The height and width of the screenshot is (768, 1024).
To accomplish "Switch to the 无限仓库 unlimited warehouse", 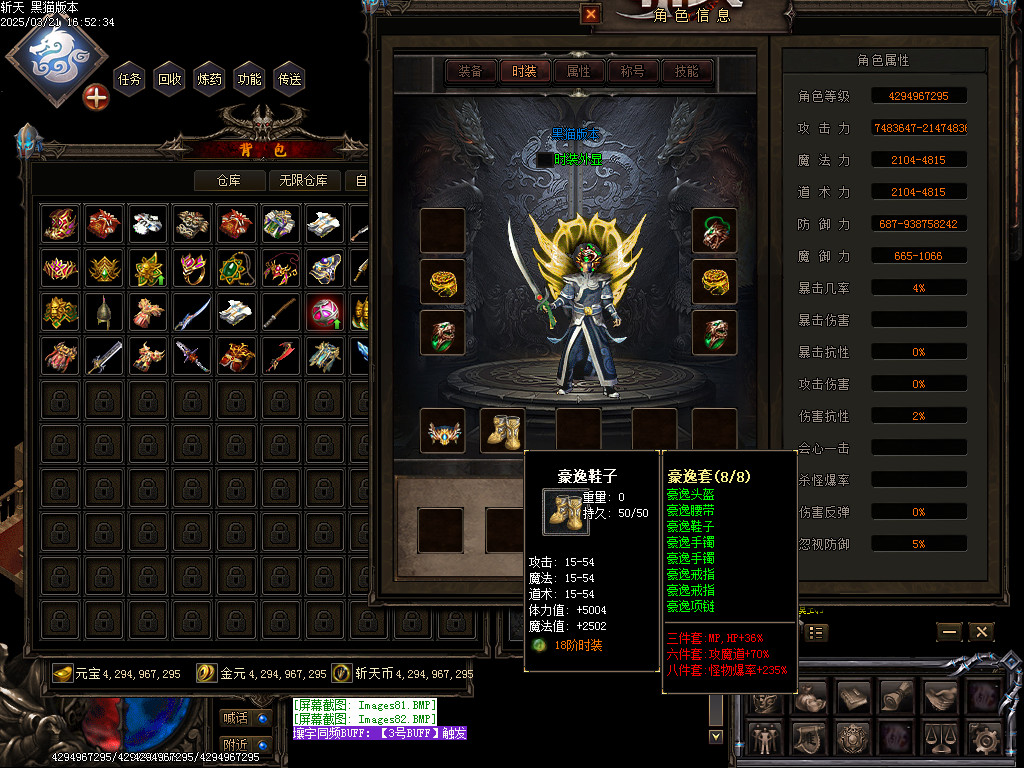I will (304, 181).
